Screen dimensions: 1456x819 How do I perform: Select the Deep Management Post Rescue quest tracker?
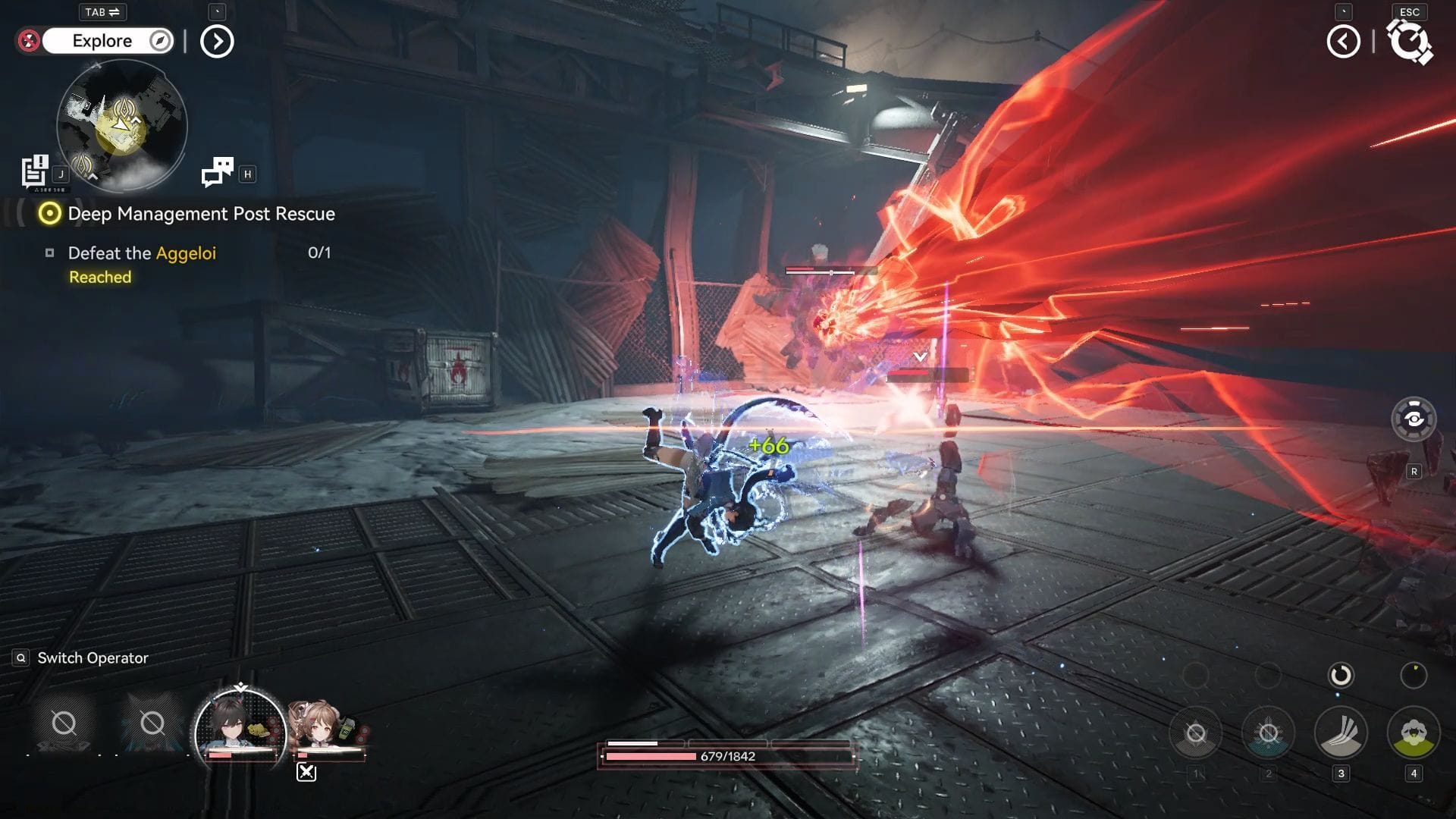(201, 214)
